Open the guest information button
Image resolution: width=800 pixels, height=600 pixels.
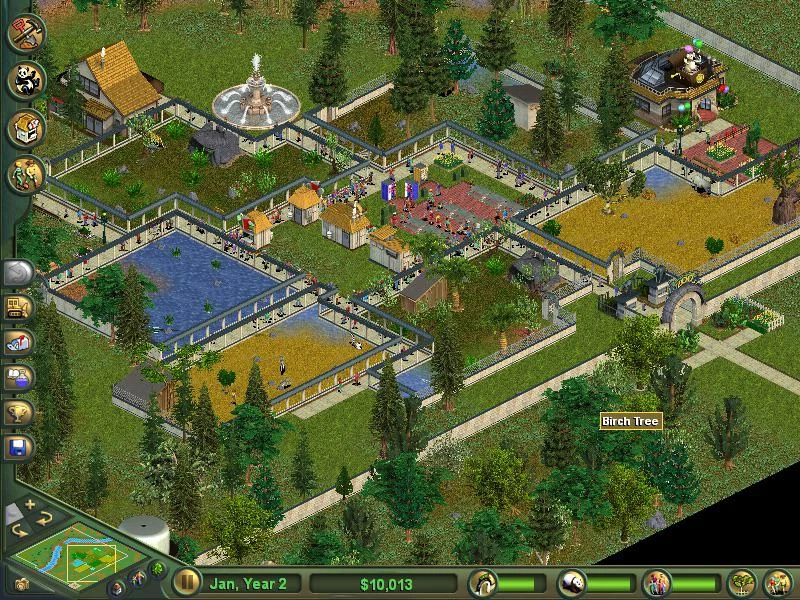[657, 583]
